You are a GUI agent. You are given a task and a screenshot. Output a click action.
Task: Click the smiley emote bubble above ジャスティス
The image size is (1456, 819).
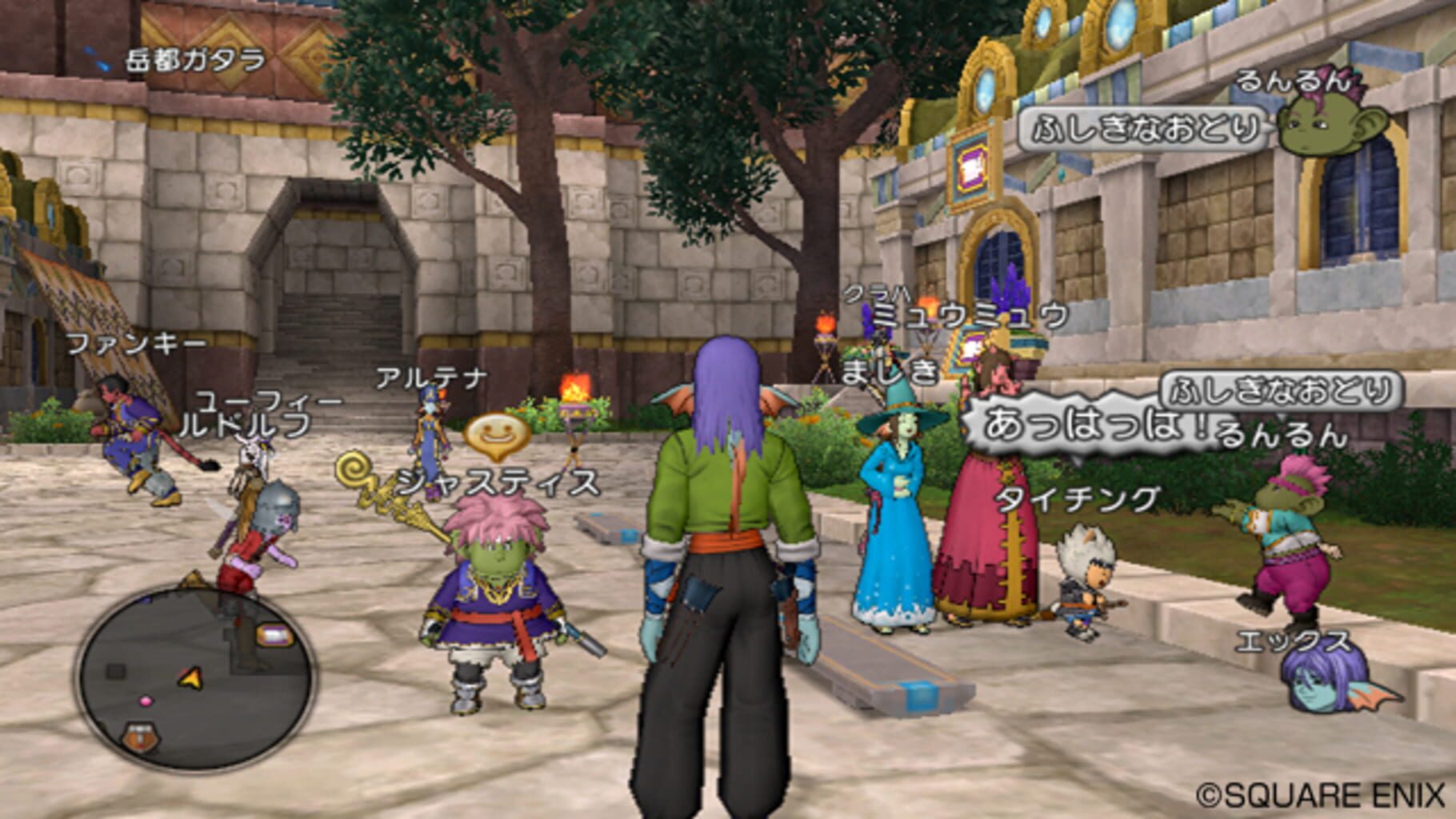(496, 434)
